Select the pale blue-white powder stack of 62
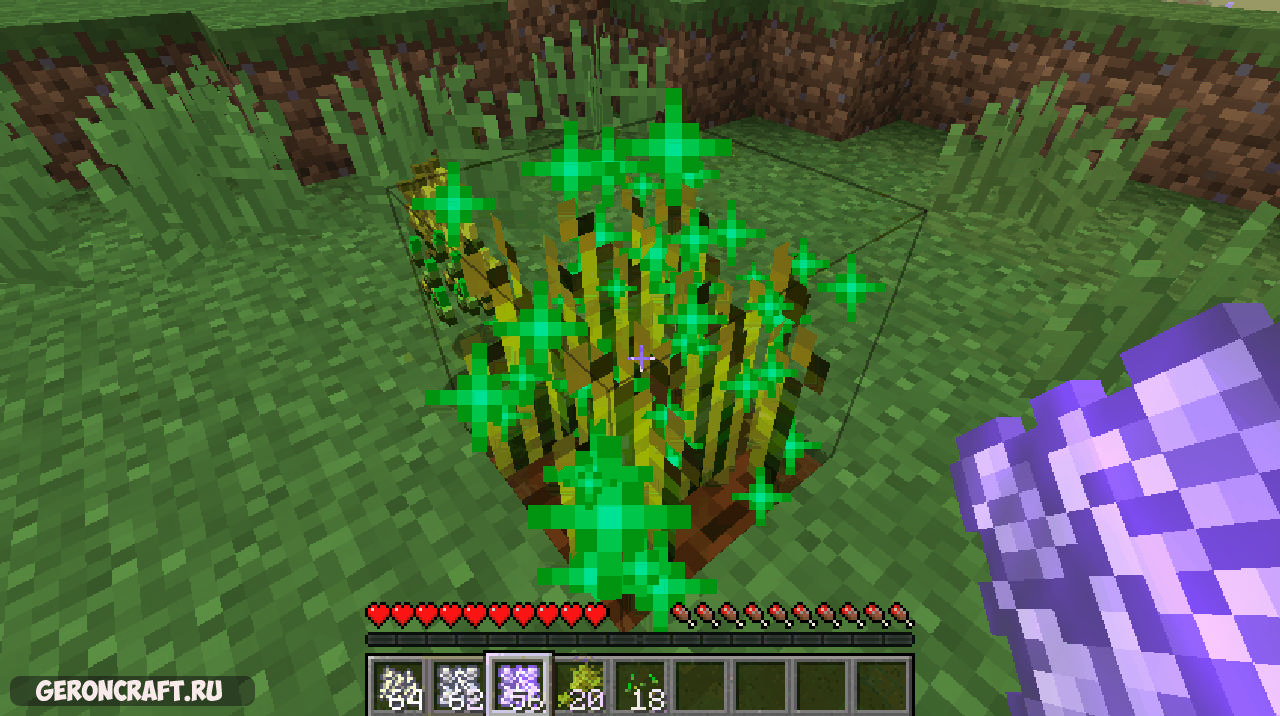 [x=460, y=685]
